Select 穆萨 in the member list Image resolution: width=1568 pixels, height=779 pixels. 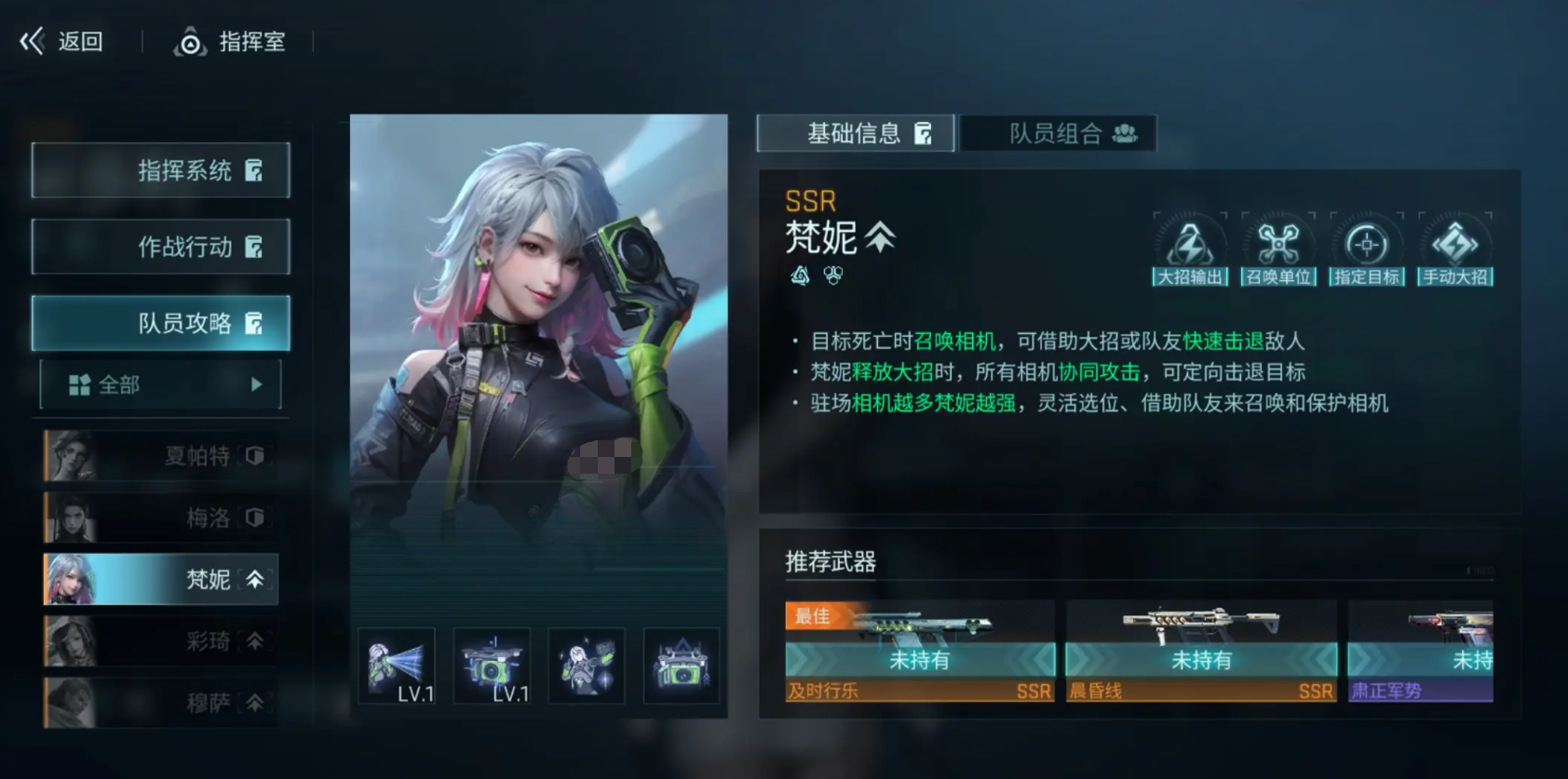(x=161, y=703)
